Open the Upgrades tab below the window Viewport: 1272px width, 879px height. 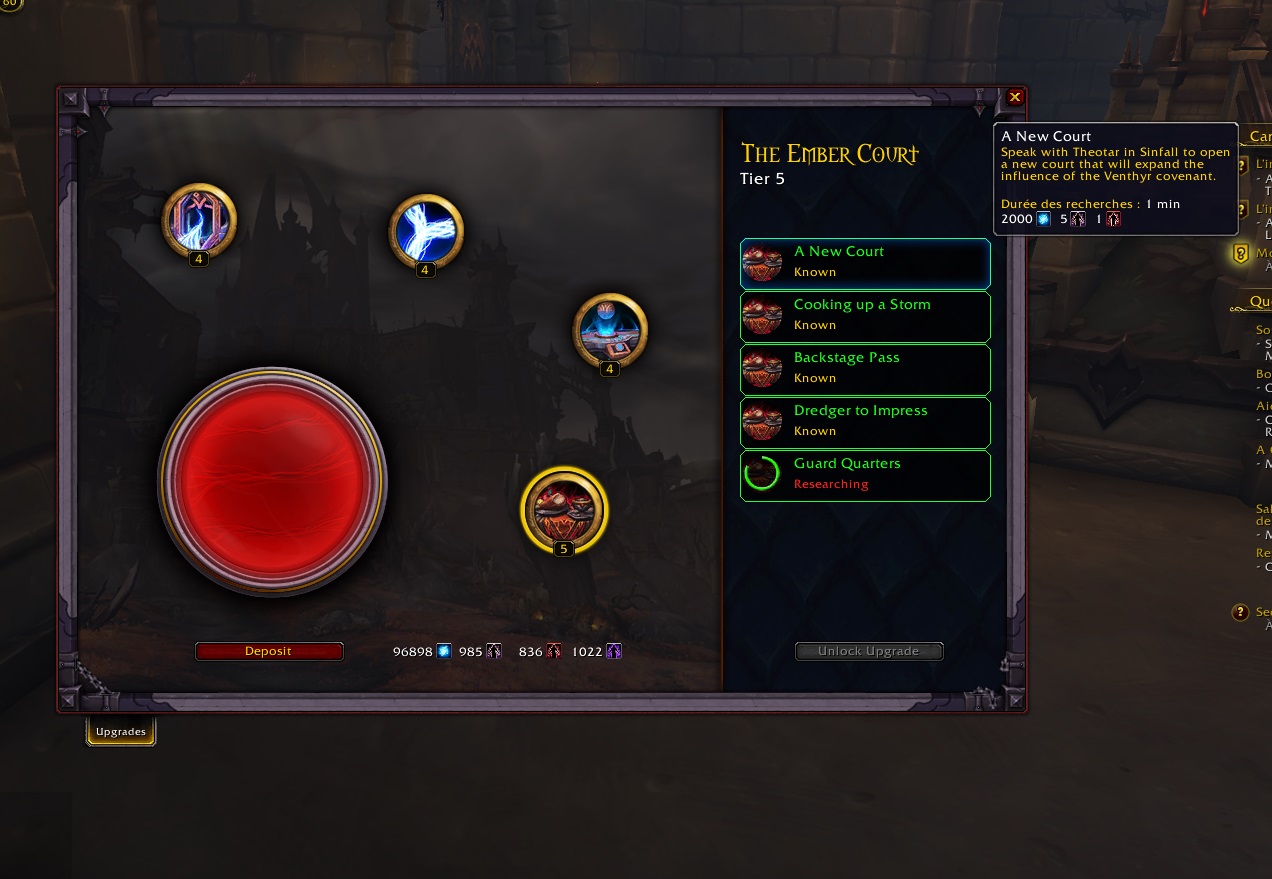121,732
